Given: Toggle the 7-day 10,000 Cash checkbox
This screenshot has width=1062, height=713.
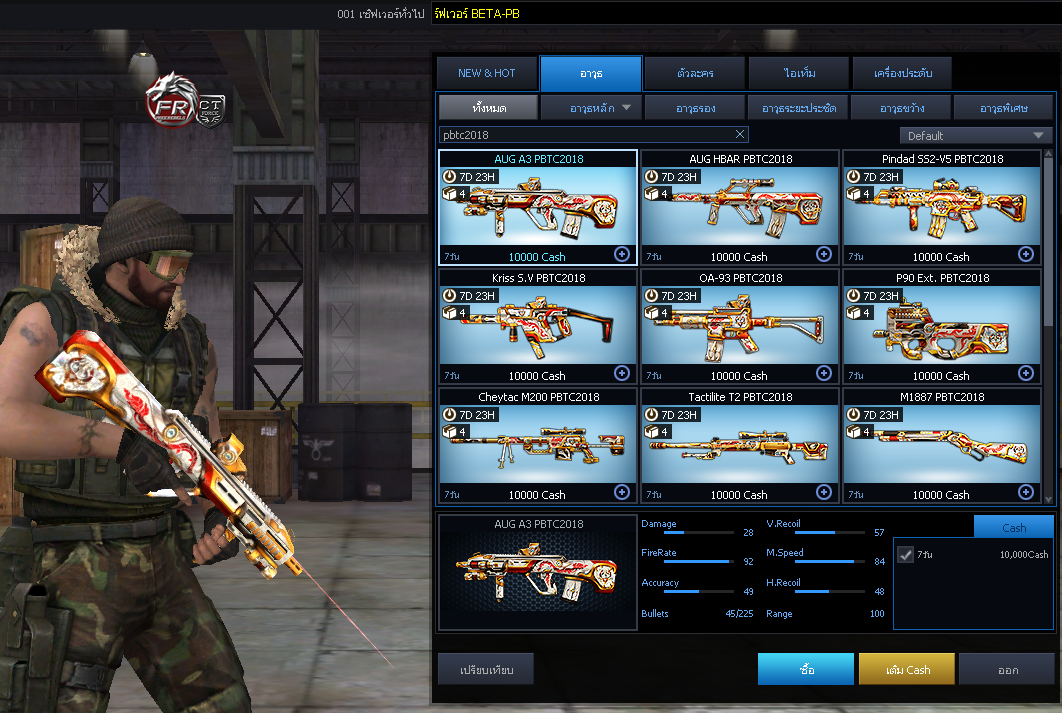Looking at the screenshot, I should point(906,555).
